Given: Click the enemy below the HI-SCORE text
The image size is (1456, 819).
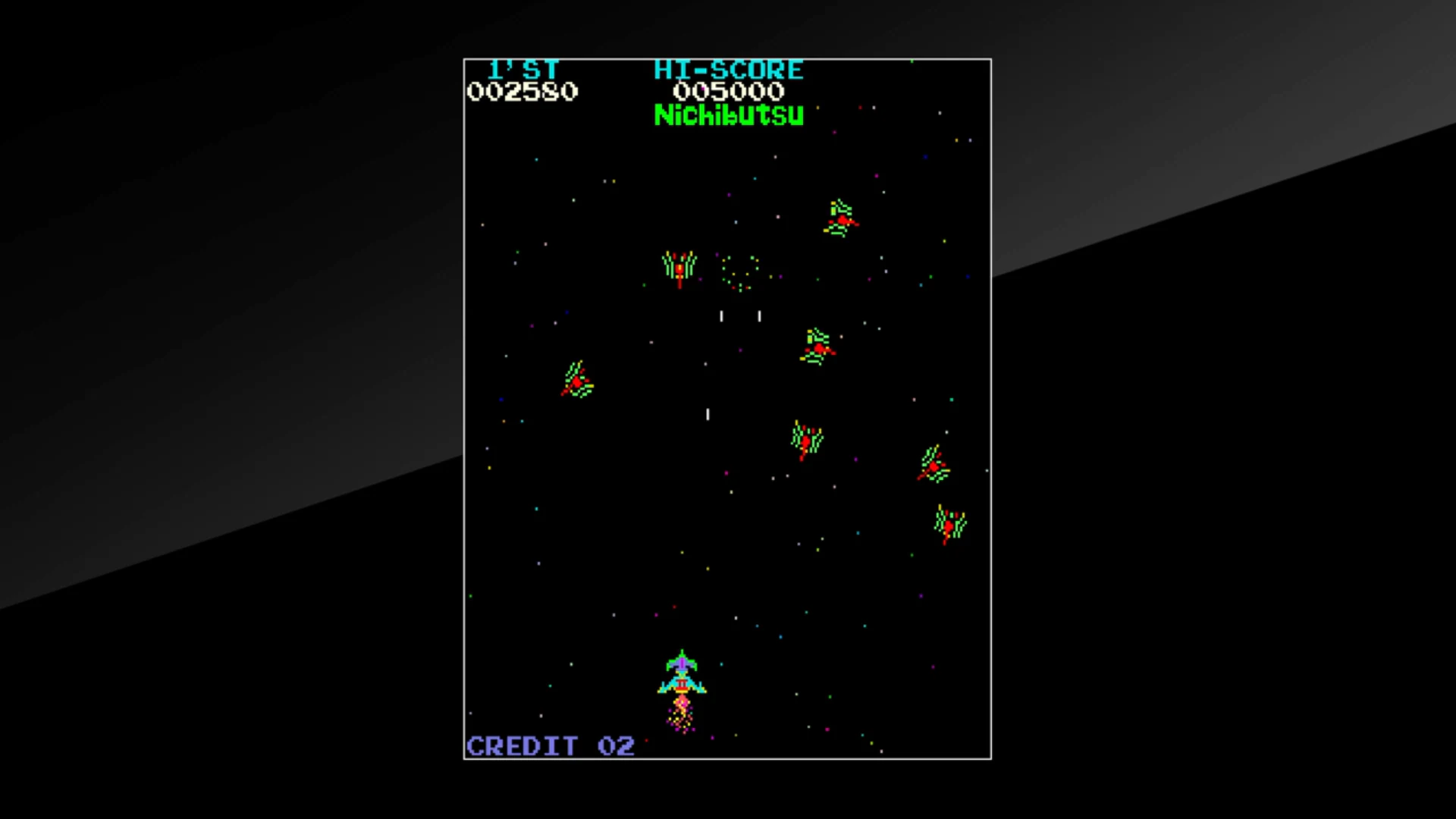Looking at the screenshot, I should 817,347.
